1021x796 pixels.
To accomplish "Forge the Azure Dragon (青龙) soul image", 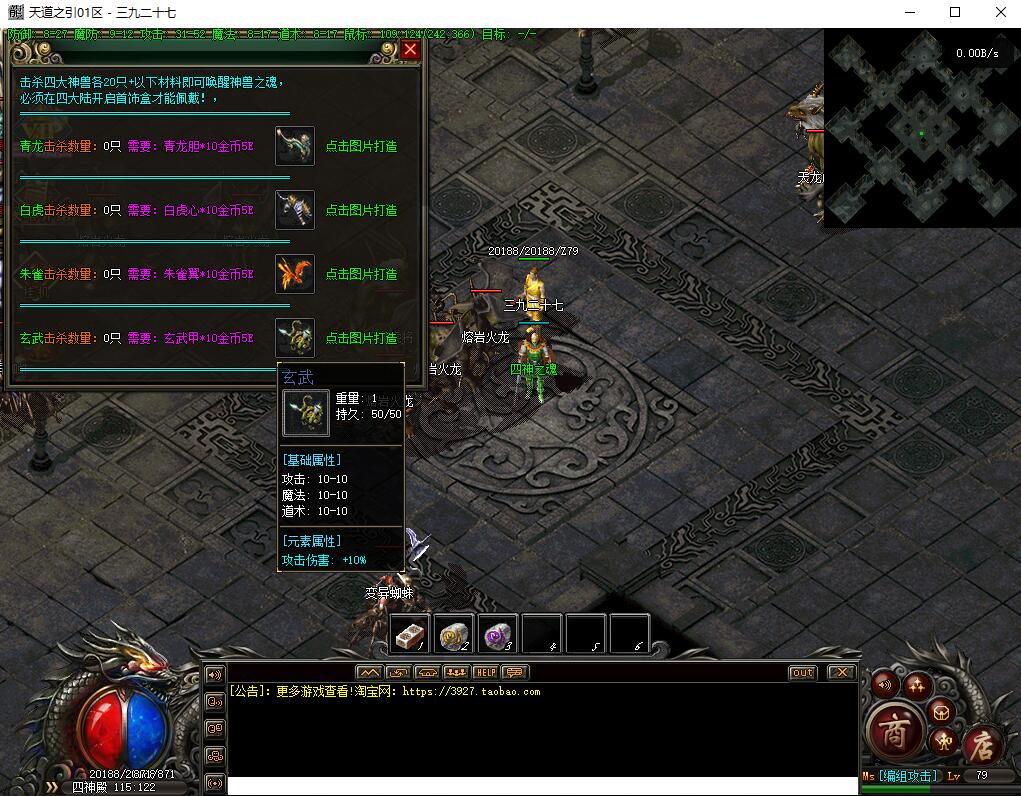I will pos(295,146).
